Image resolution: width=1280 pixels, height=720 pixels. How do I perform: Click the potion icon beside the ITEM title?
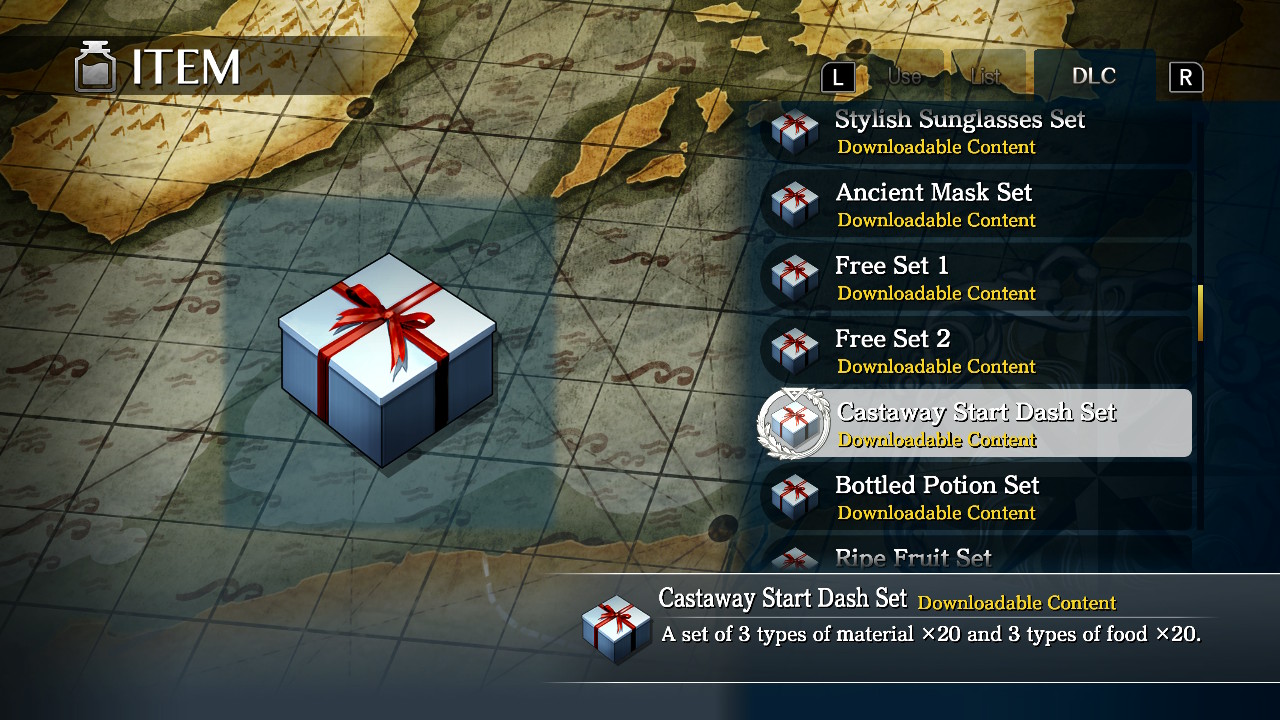pos(95,67)
